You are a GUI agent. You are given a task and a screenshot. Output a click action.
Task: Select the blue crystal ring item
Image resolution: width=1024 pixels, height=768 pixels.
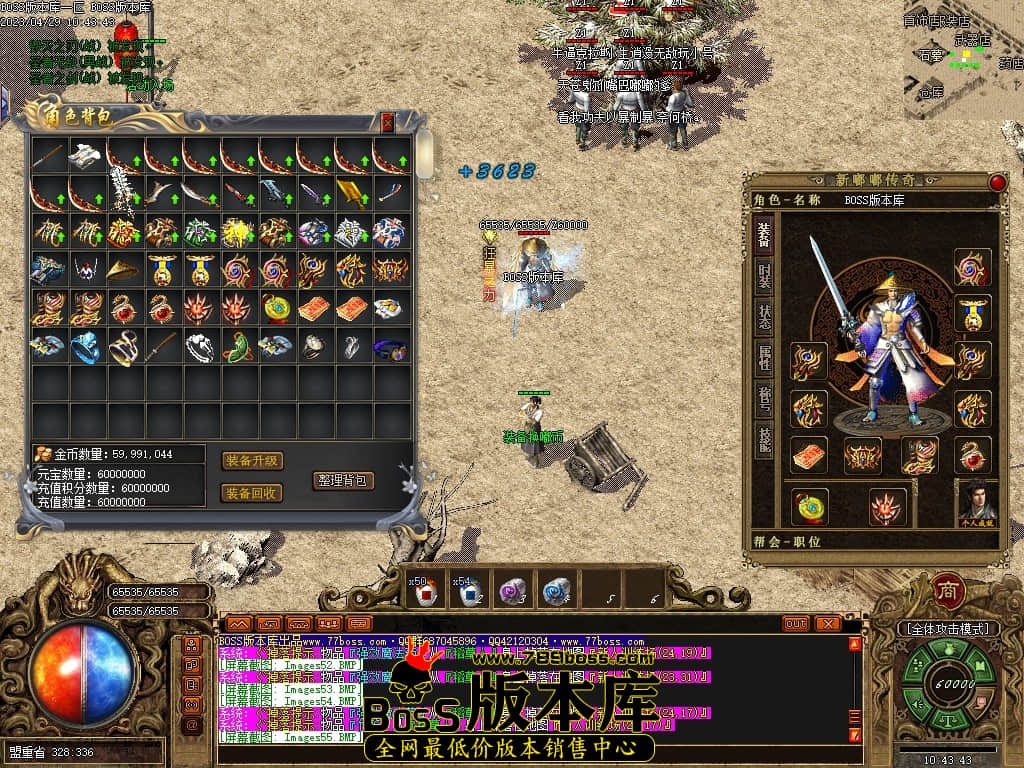click(87, 347)
